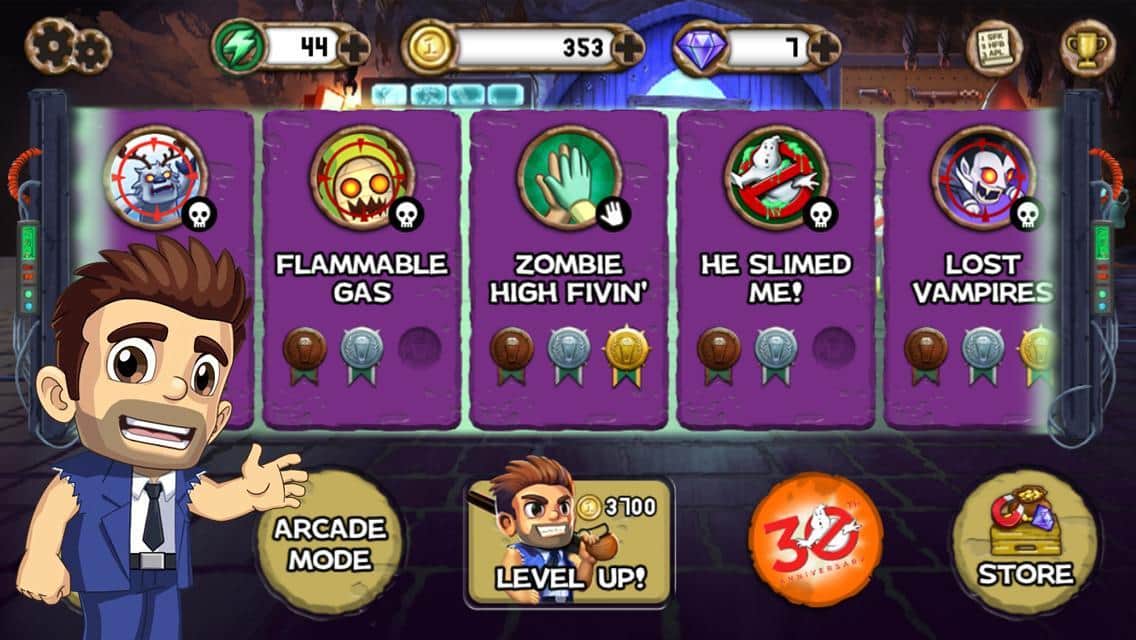View the trophy achievements
This screenshot has width=1136, height=640.
pos(1087,46)
